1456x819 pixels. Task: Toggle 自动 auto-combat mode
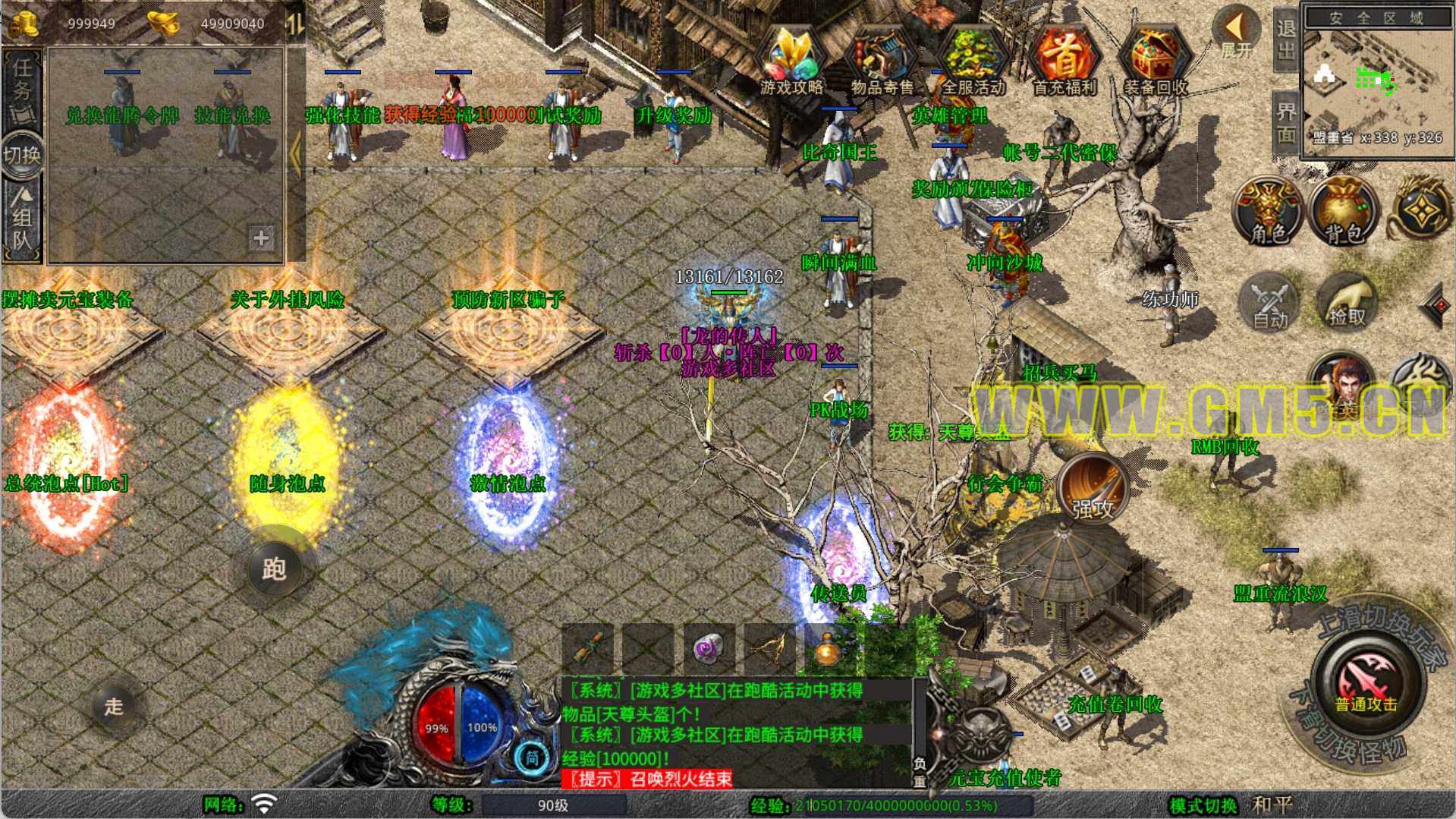(1270, 302)
